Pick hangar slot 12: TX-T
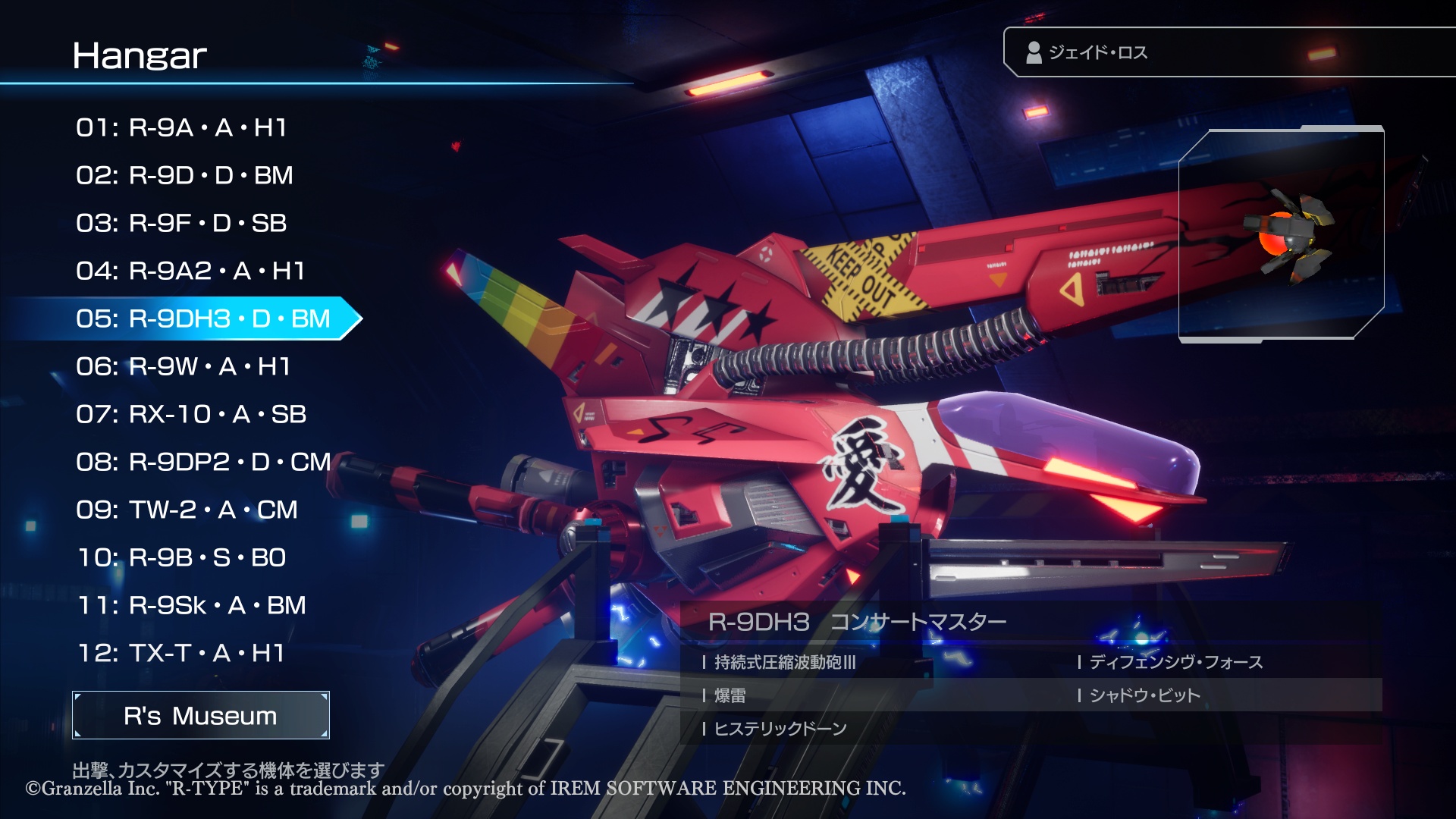1456x819 pixels. [x=181, y=653]
